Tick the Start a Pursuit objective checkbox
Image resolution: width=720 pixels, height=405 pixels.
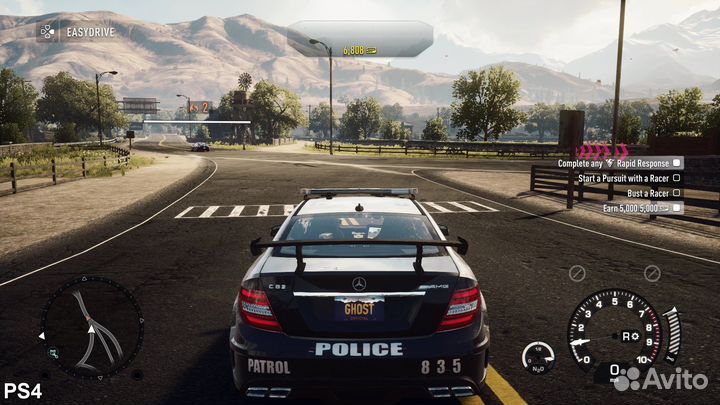tap(677, 177)
